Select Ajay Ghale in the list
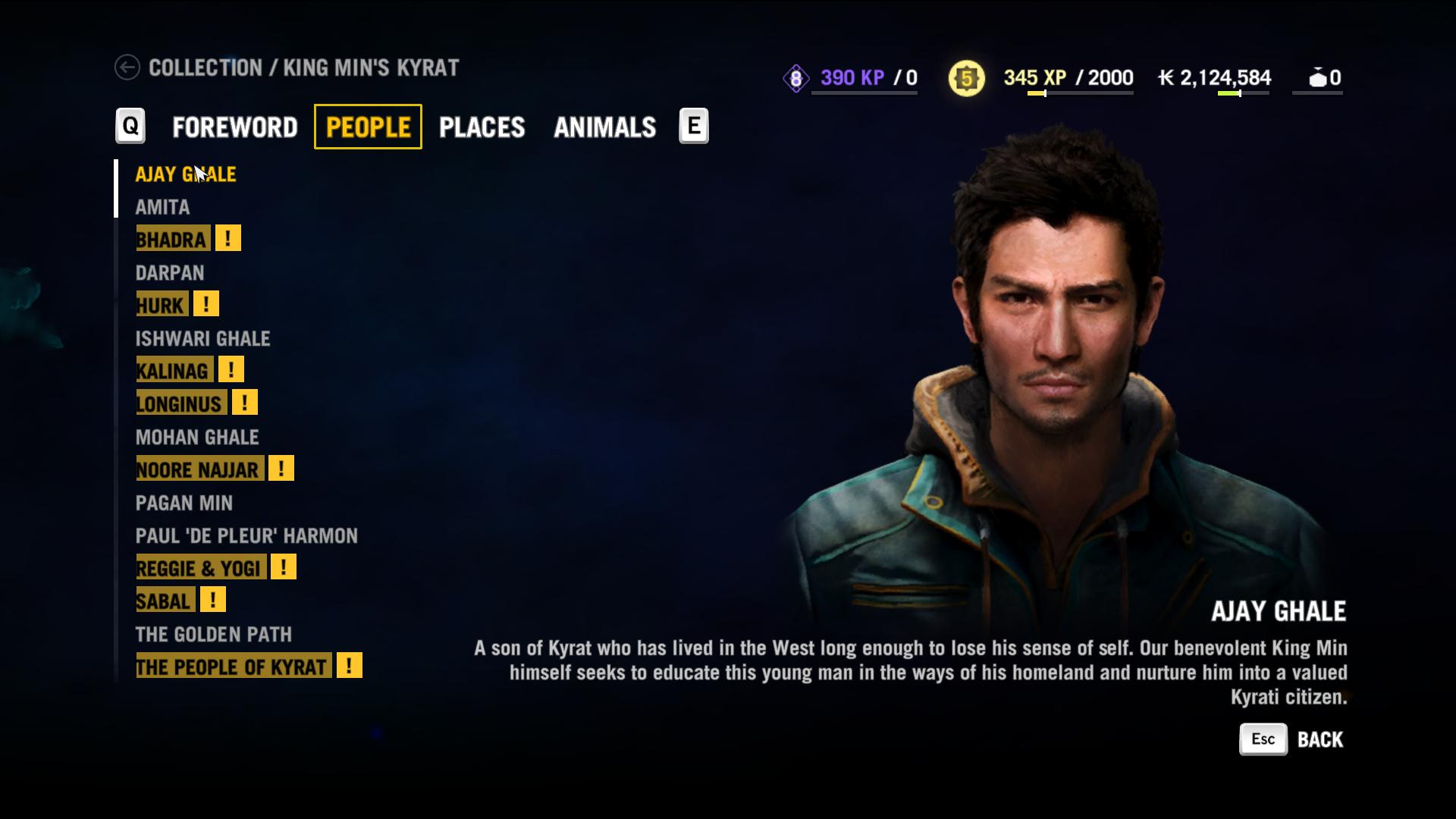The width and height of the screenshot is (1456, 819). [x=186, y=174]
